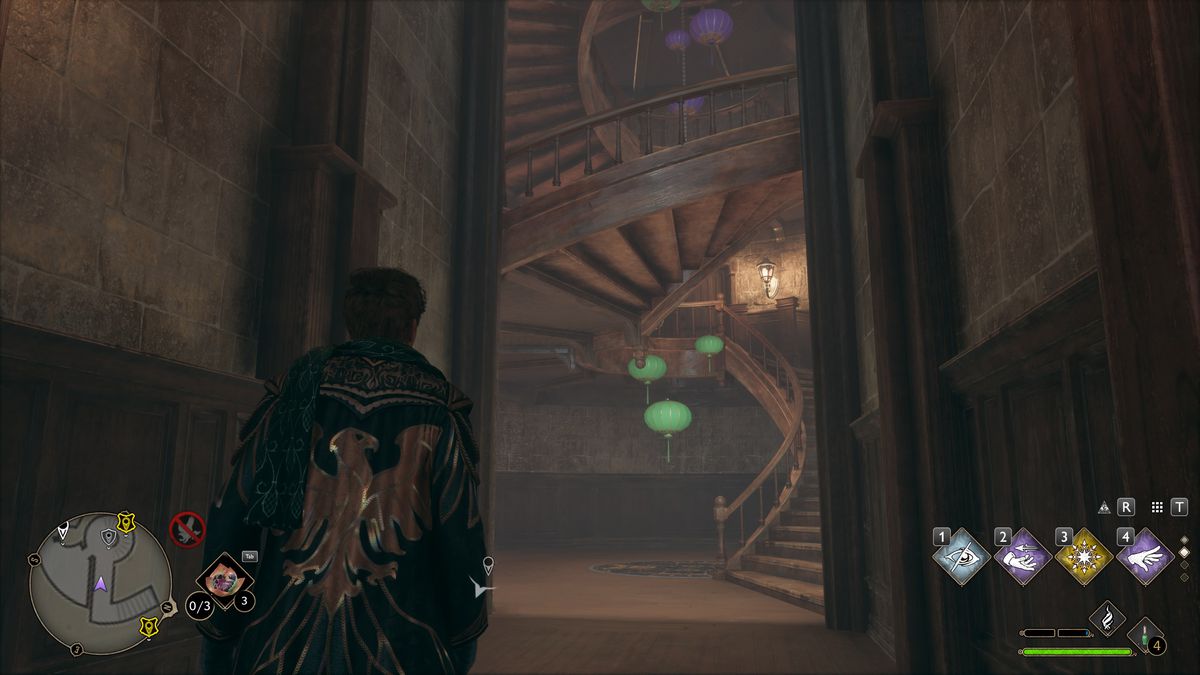Click the Revelio triangle icon beside R
The image size is (1200, 675).
point(1104,507)
